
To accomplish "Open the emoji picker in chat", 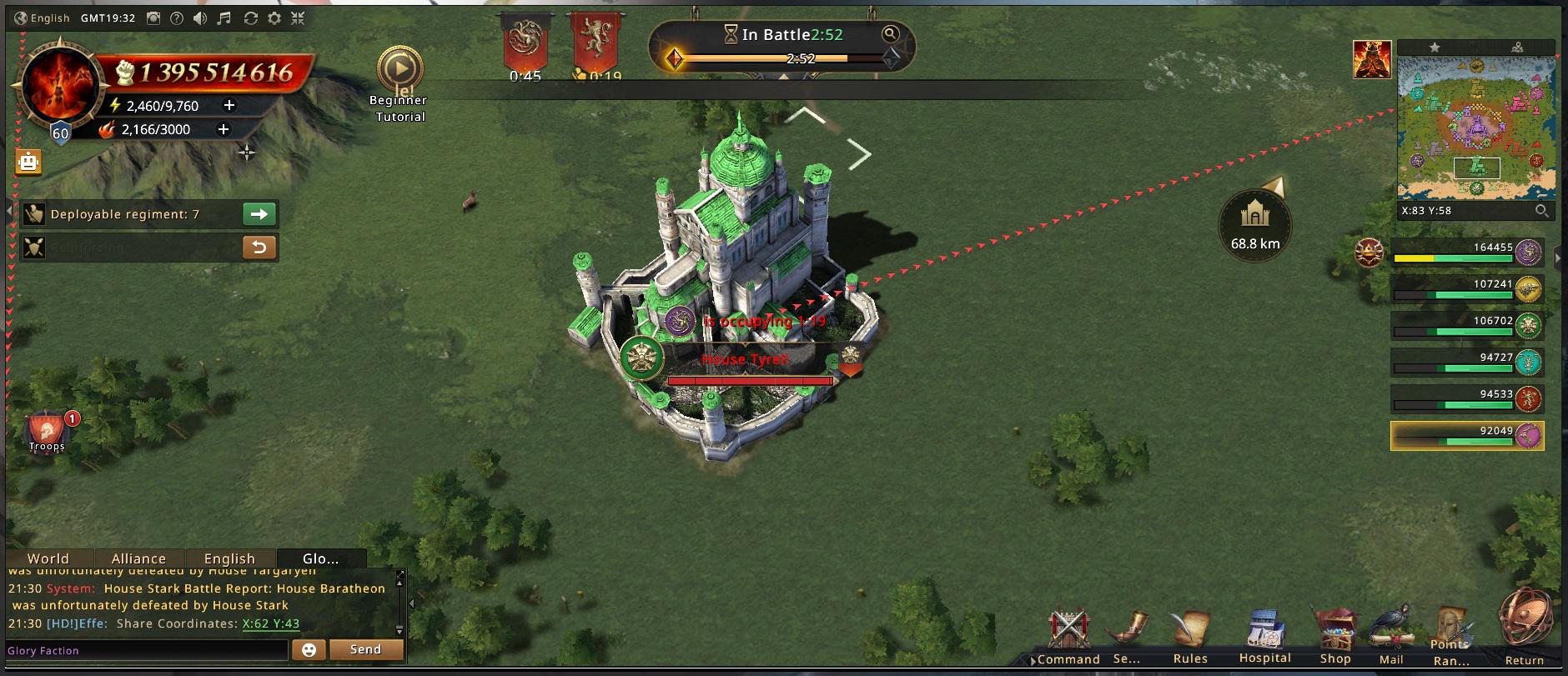I will (x=309, y=650).
